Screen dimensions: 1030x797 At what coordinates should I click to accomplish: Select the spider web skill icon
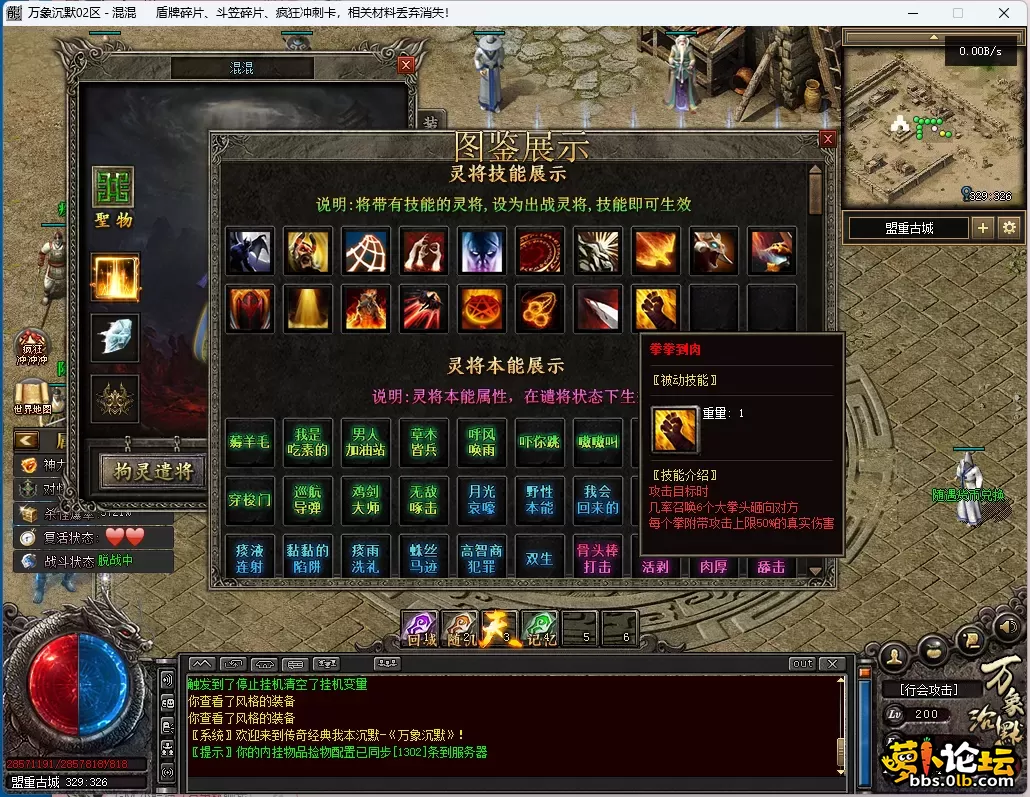(x=366, y=250)
